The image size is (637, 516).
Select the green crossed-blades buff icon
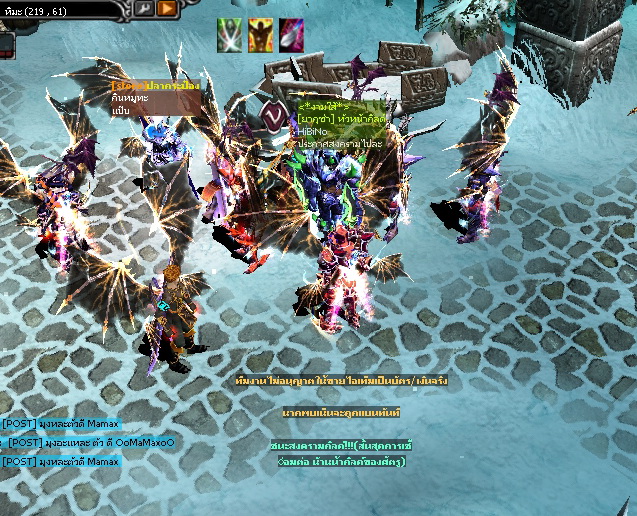pos(230,35)
